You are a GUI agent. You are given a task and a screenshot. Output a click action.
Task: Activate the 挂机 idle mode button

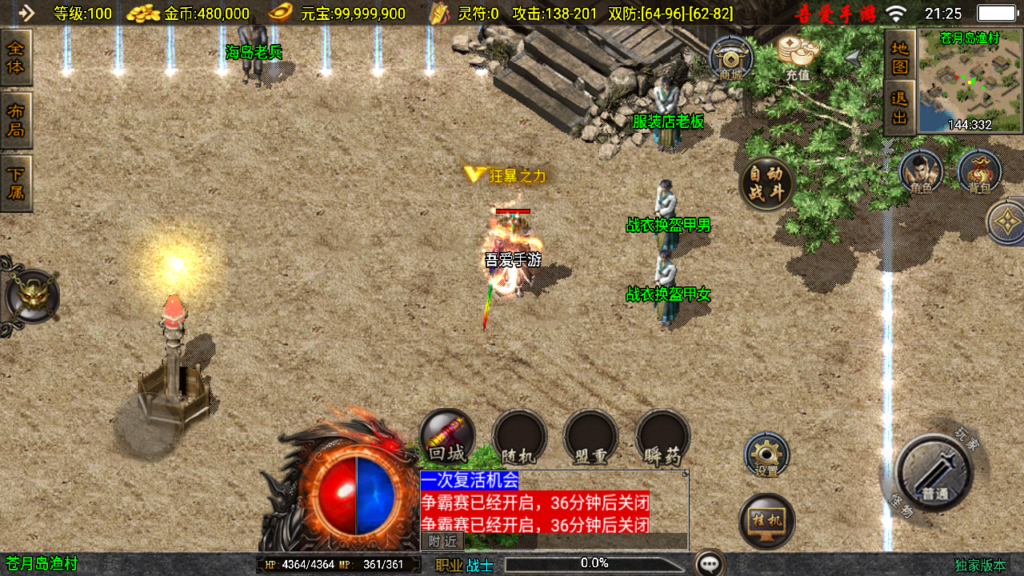tap(766, 521)
